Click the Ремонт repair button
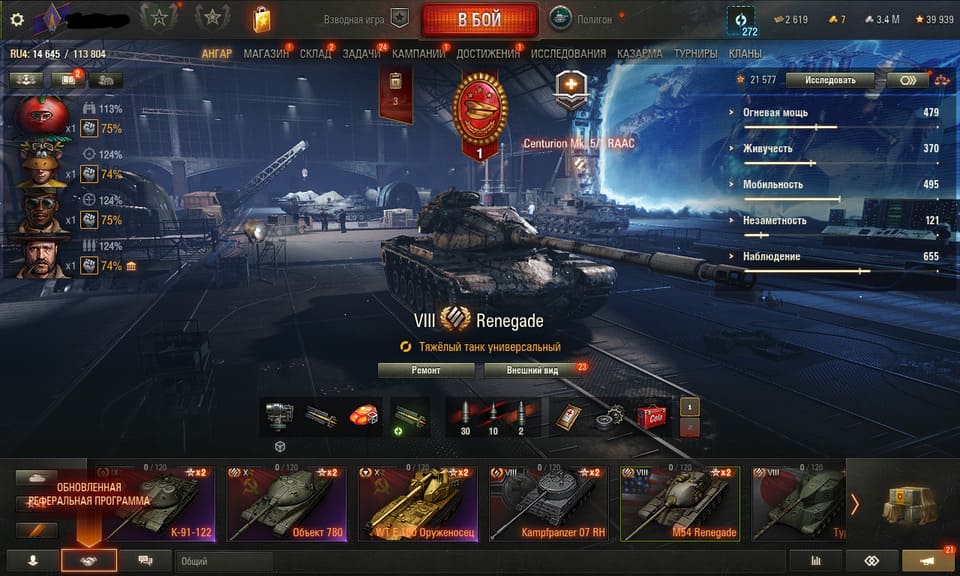The width and height of the screenshot is (960, 576). 426,369
